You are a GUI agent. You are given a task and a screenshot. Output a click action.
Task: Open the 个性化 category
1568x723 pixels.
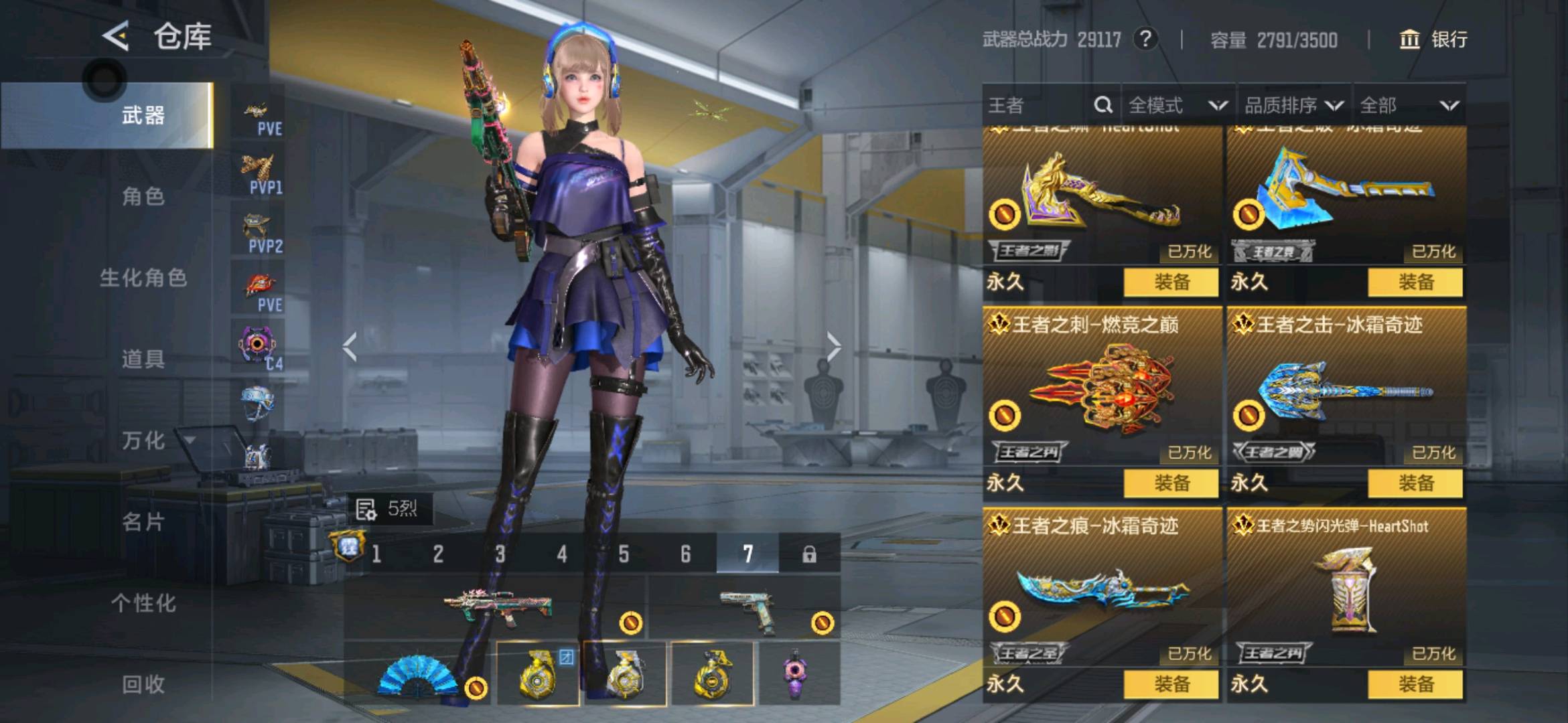tap(143, 603)
